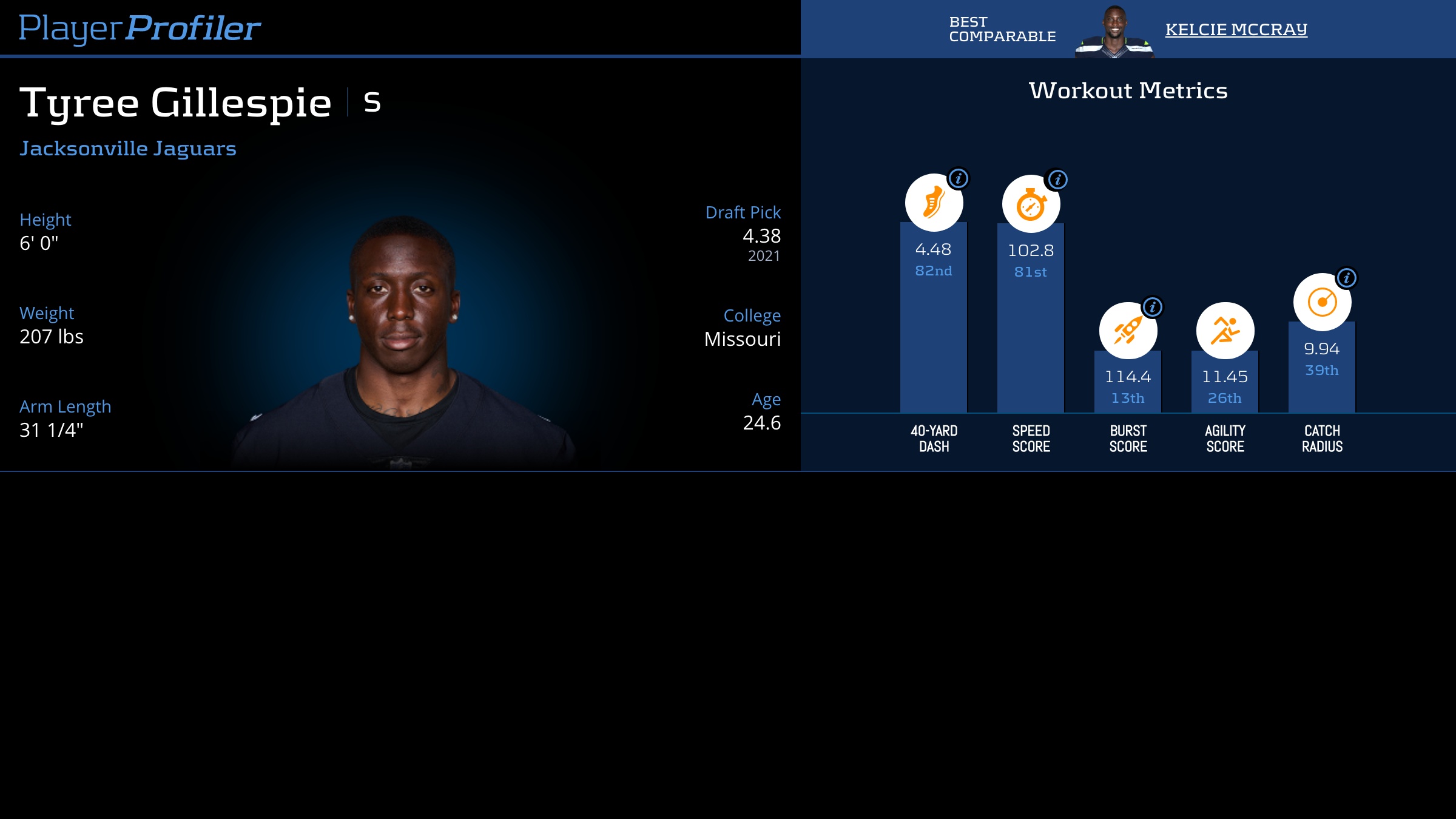Click Kelcie McCray's player thumbnail
The width and height of the screenshot is (1456, 819).
(x=1114, y=32)
